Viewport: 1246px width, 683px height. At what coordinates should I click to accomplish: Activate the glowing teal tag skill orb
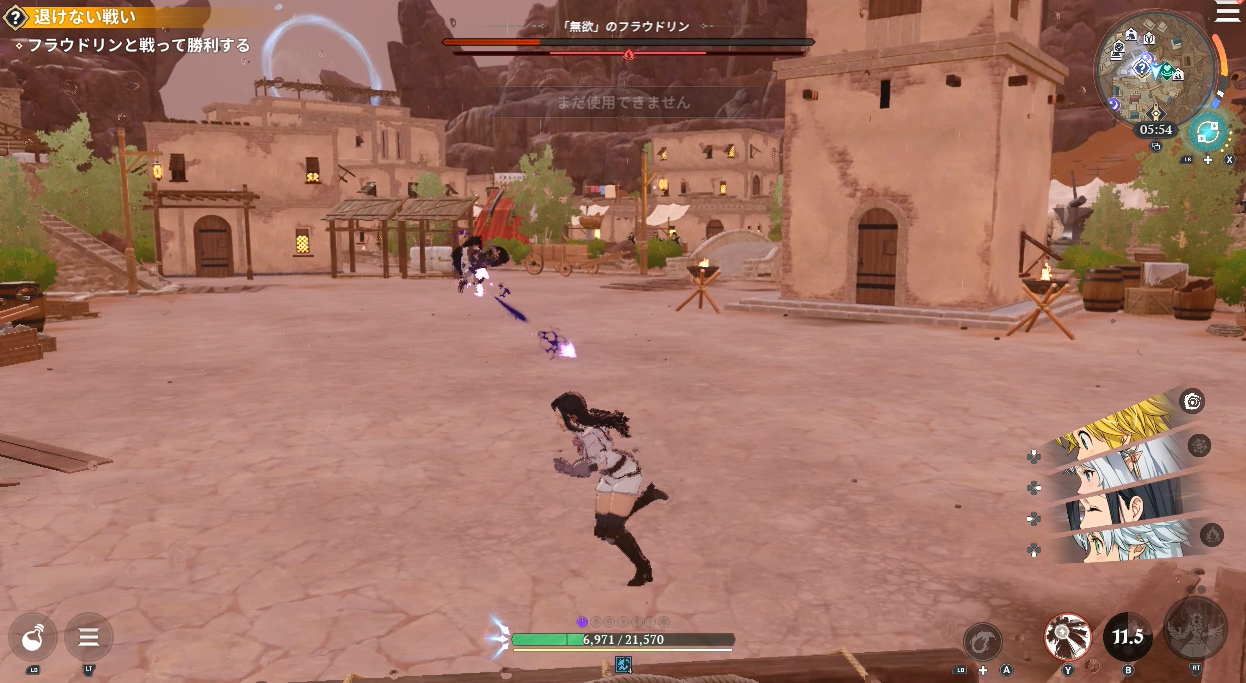coord(1209,133)
